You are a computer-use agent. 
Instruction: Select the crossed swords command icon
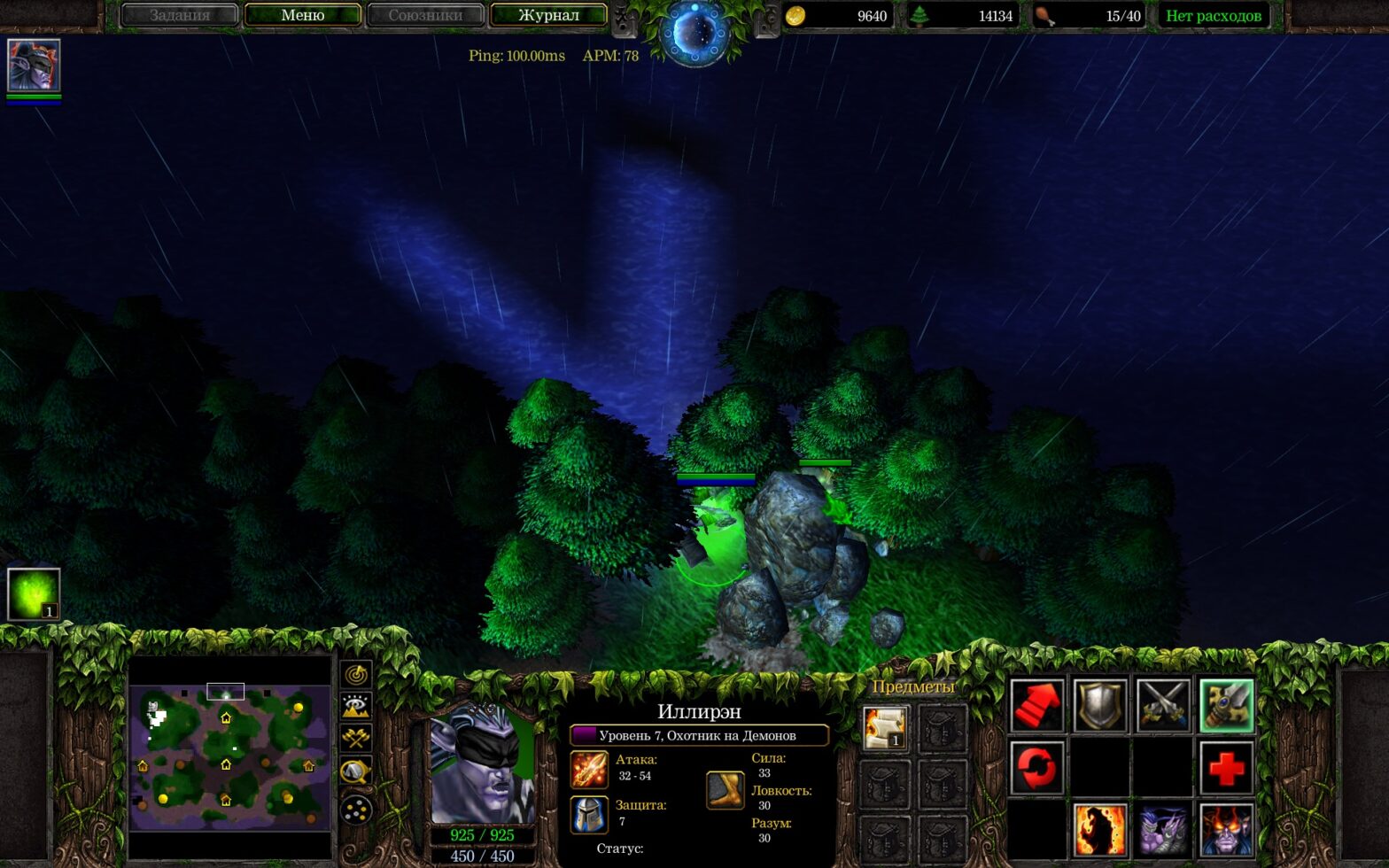tap(1163, 706)
